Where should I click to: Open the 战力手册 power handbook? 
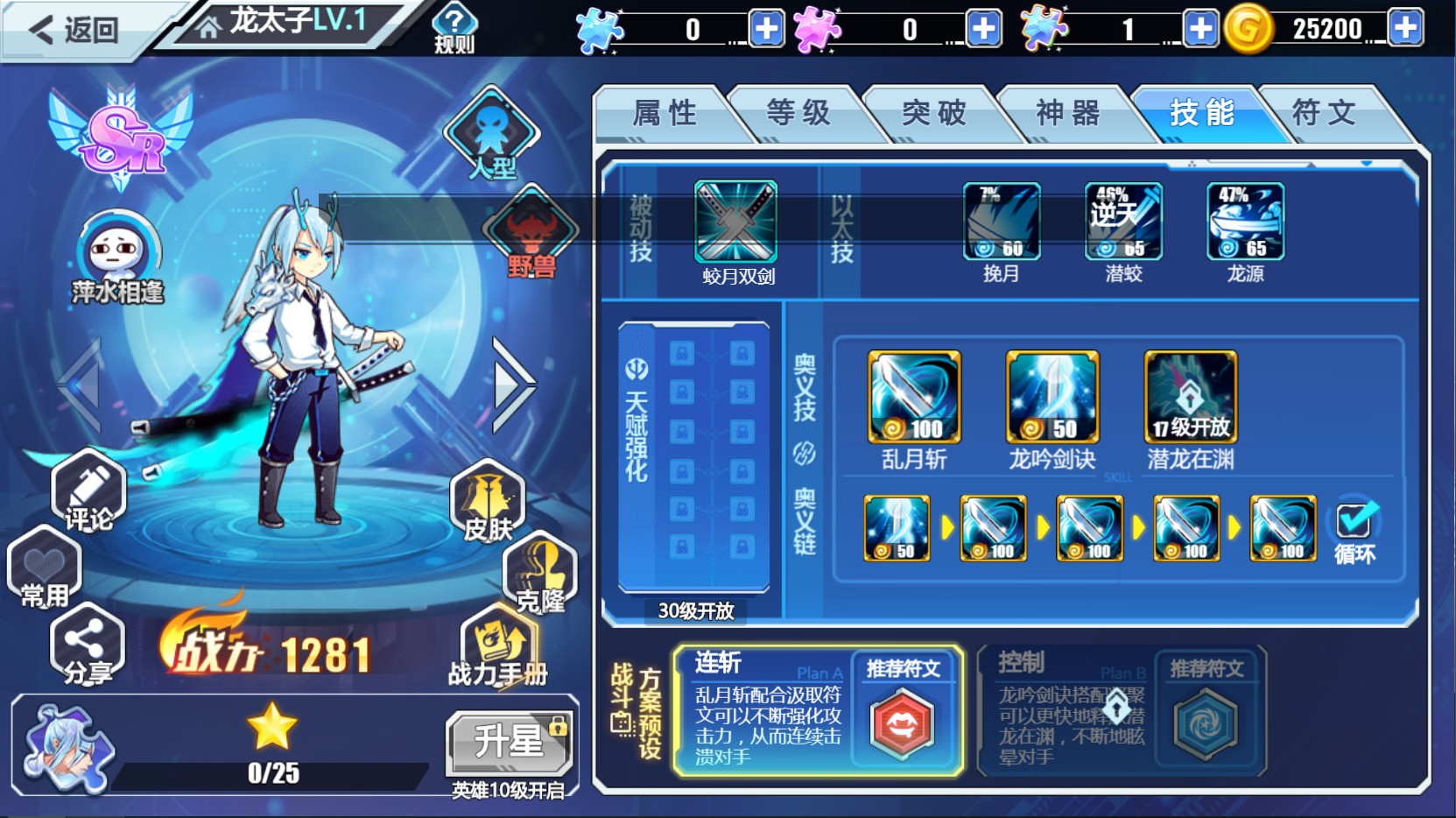497,648
